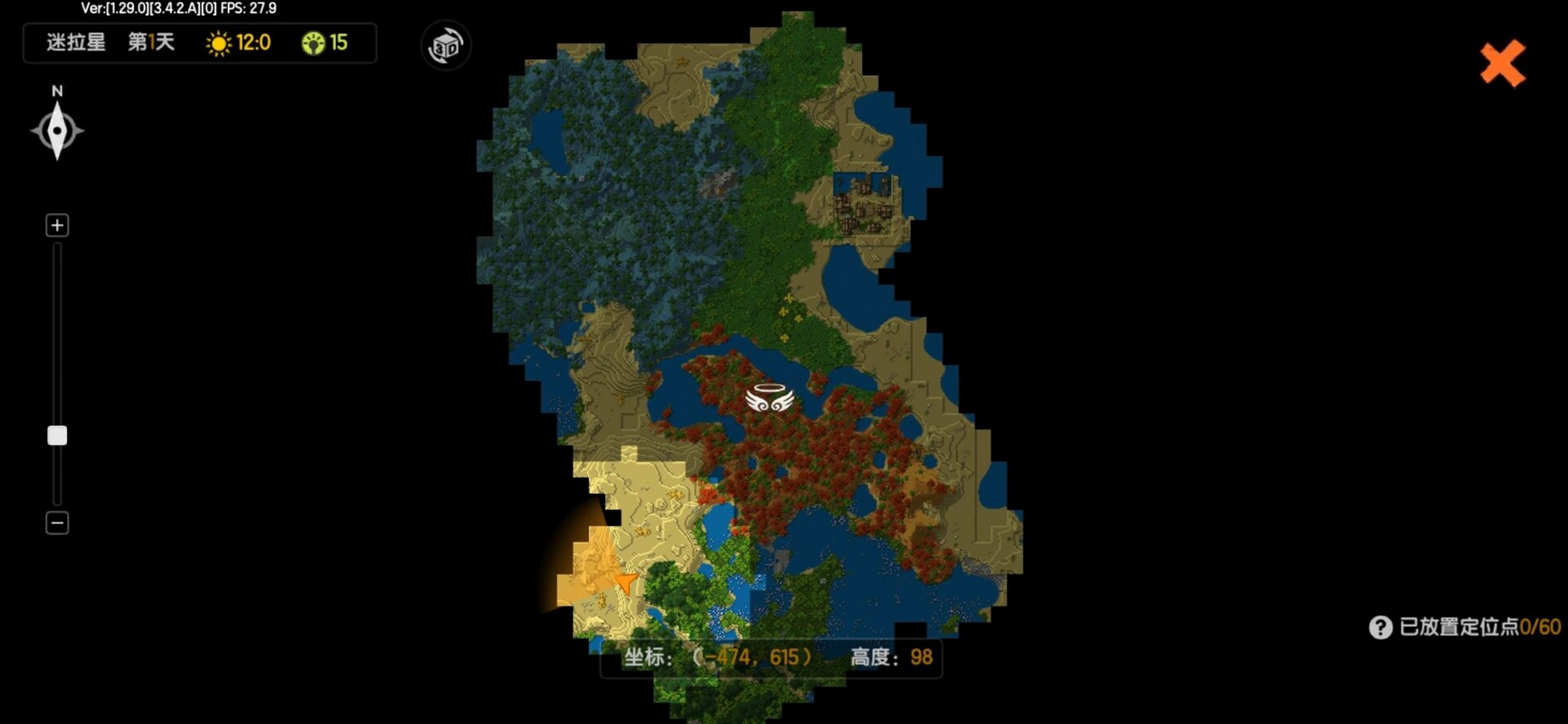
Task: Zoom in with the plus button
Action: pyautogui.click(x=57, y=225)
